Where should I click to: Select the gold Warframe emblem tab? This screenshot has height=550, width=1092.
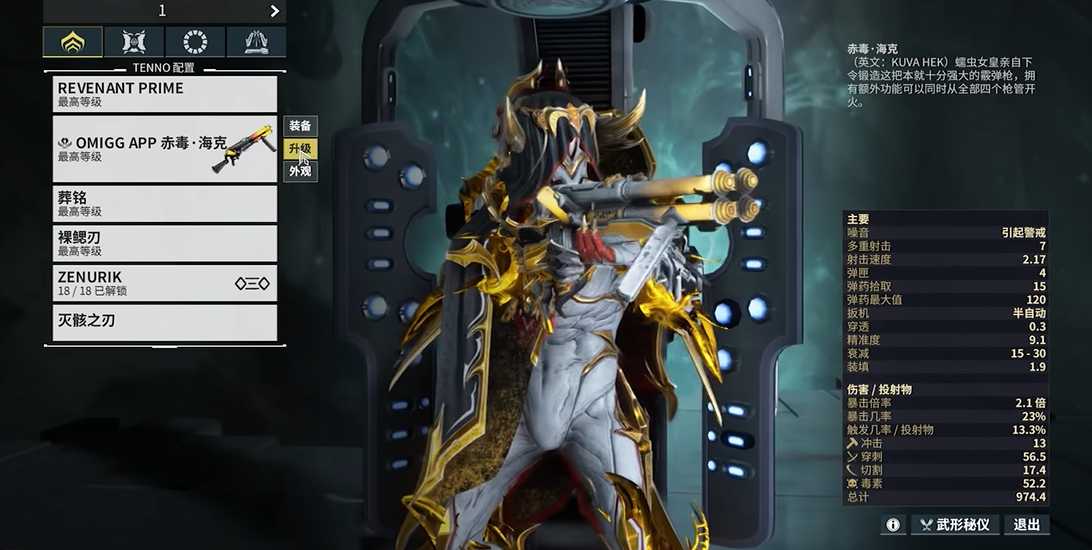pos(72,42)
